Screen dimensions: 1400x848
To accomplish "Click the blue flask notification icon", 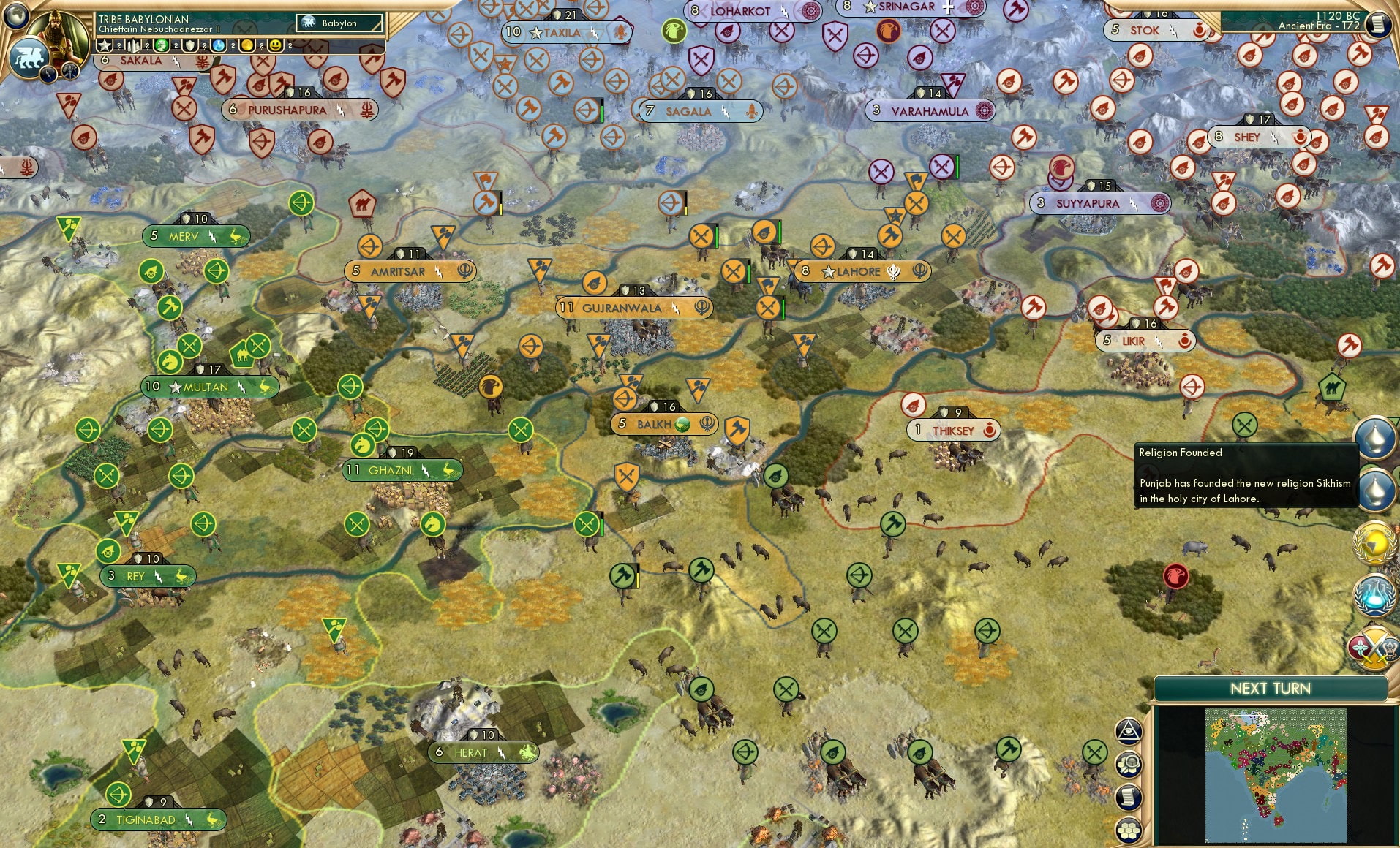I will (1375, 594).
